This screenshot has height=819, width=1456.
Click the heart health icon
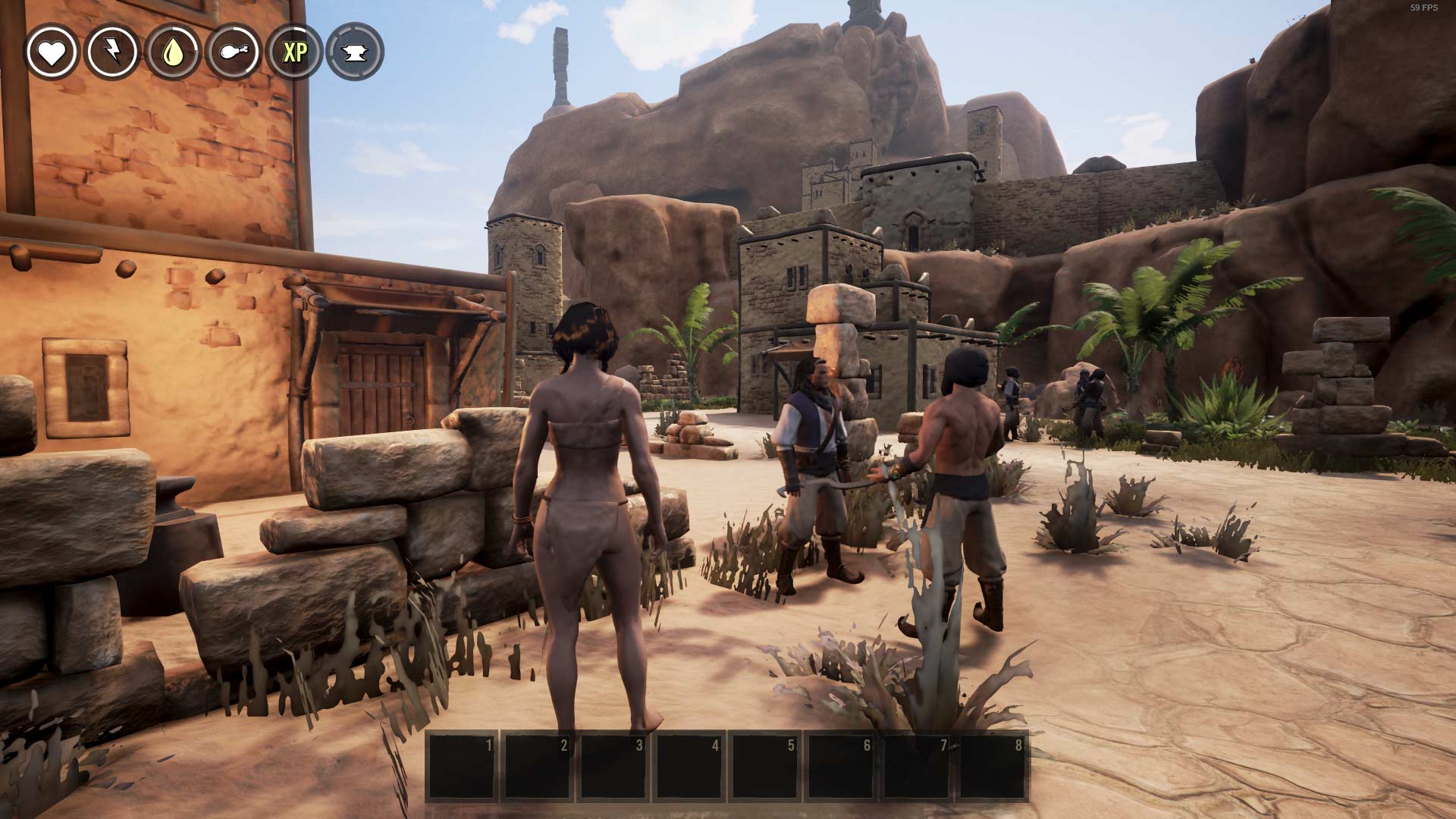coord(52,52)
